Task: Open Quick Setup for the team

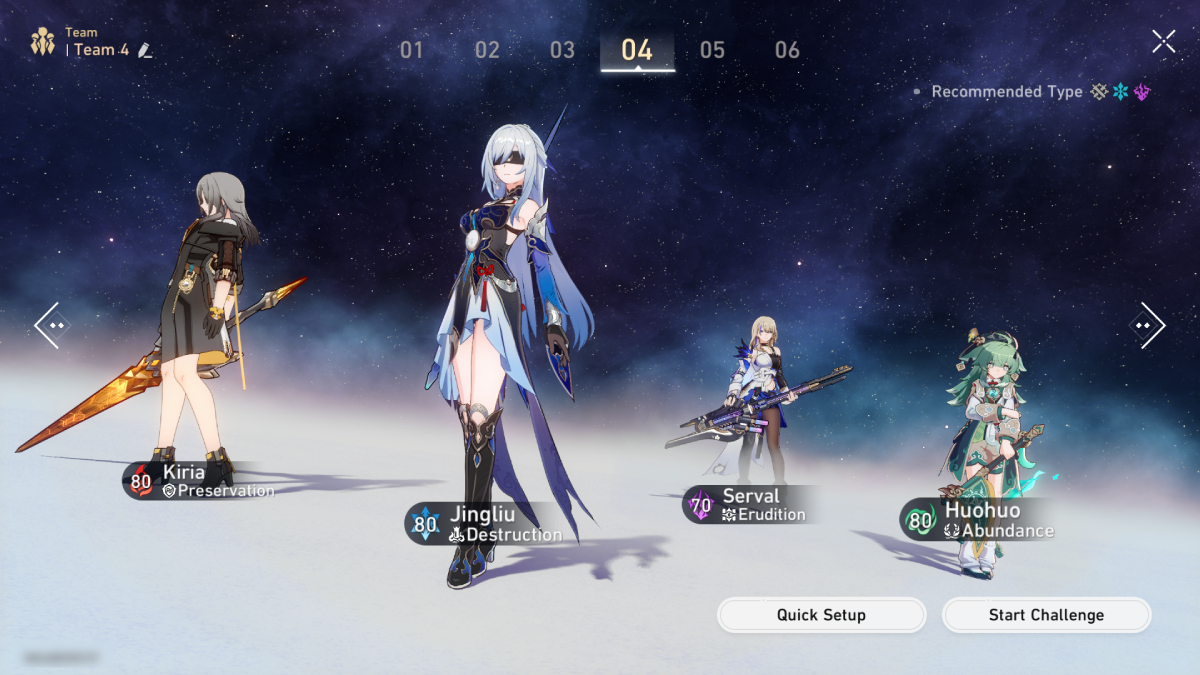Action: point(821,615)
